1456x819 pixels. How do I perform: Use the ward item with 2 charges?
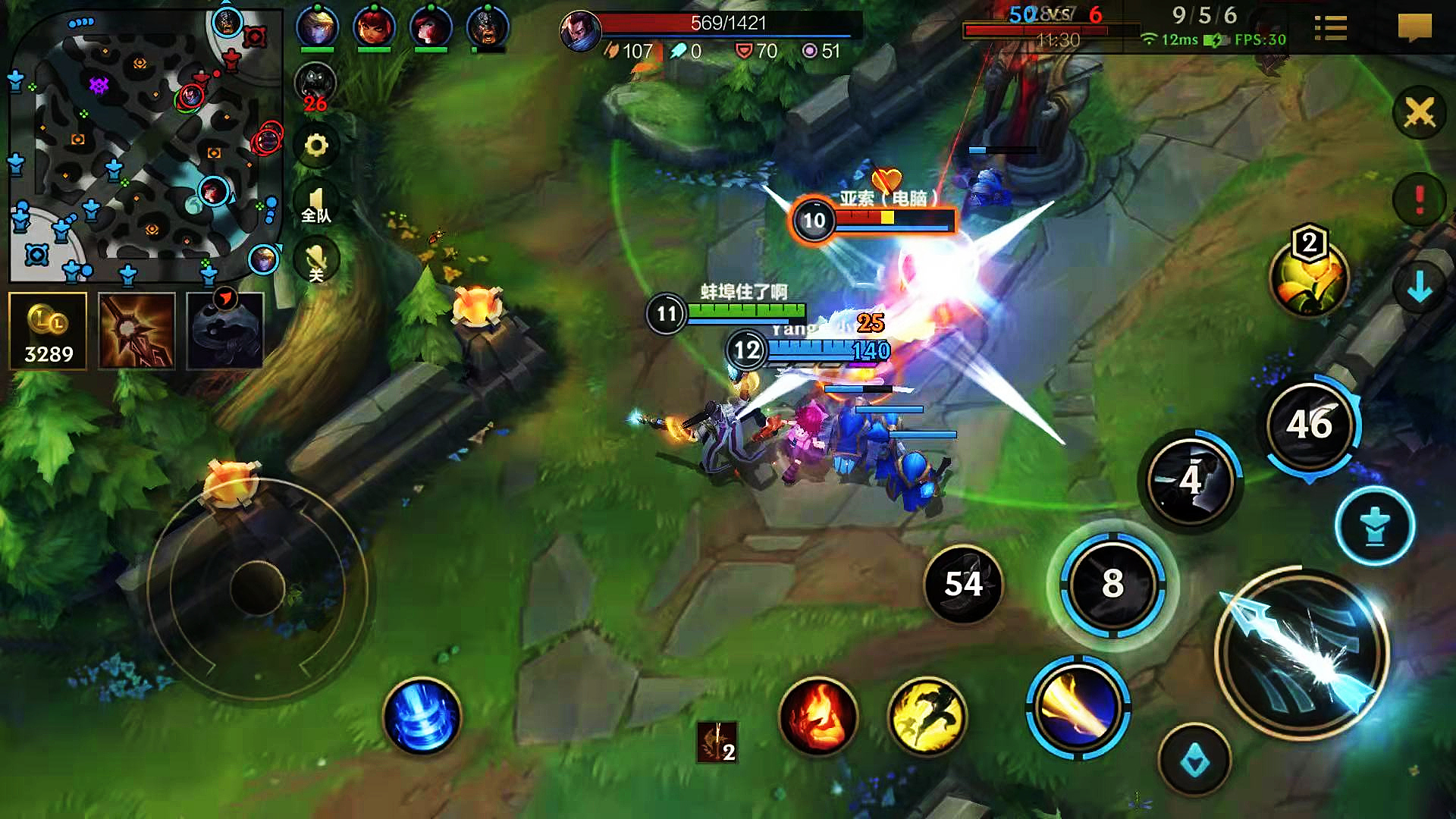click(x=717, y=742)
